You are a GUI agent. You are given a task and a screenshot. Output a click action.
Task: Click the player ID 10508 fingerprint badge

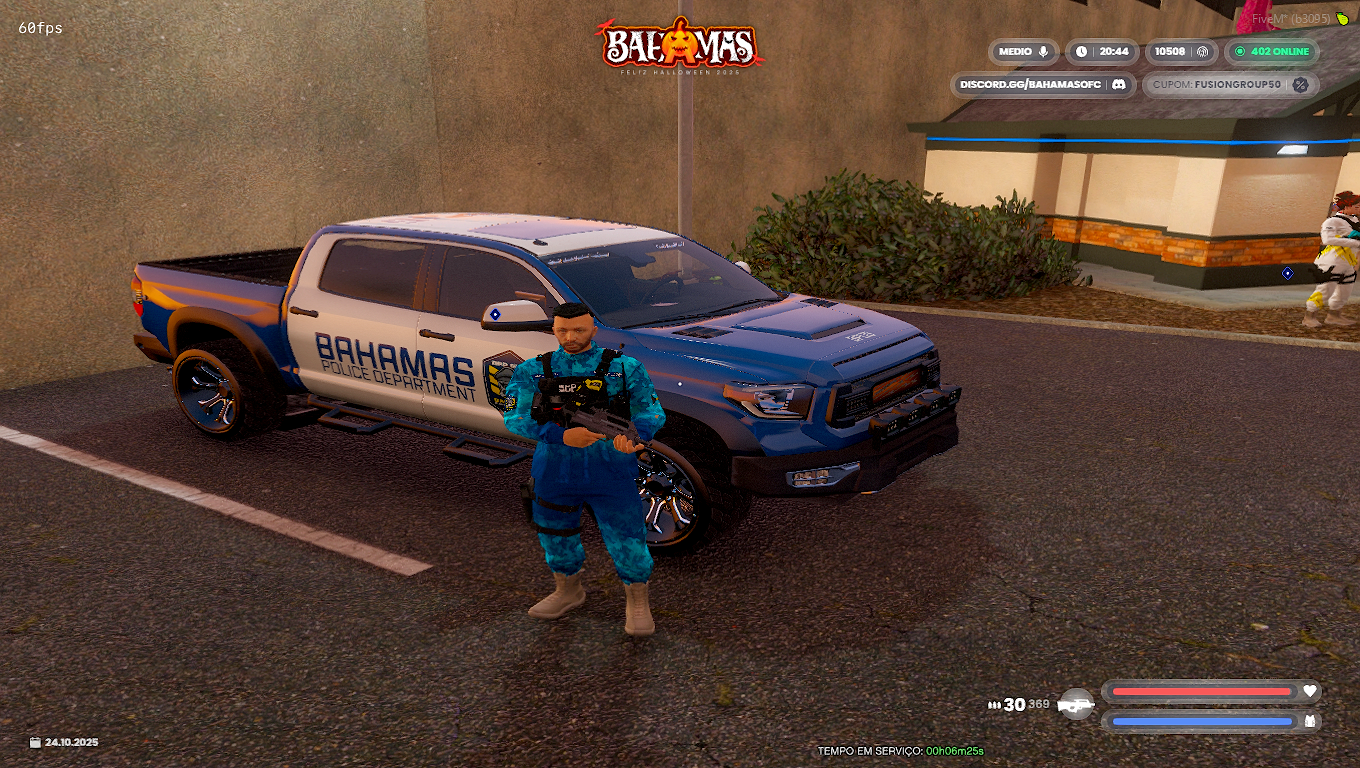click(x=1182, y=52)
